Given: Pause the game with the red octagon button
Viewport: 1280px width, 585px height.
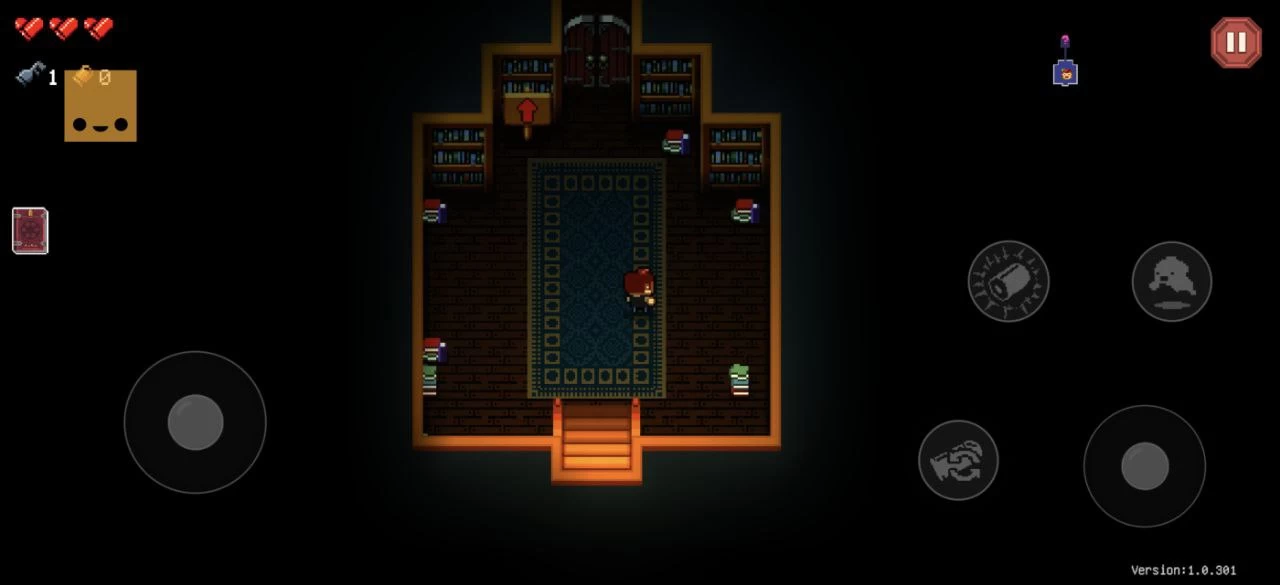Looking at the screenshot, I should (1236, 42).
